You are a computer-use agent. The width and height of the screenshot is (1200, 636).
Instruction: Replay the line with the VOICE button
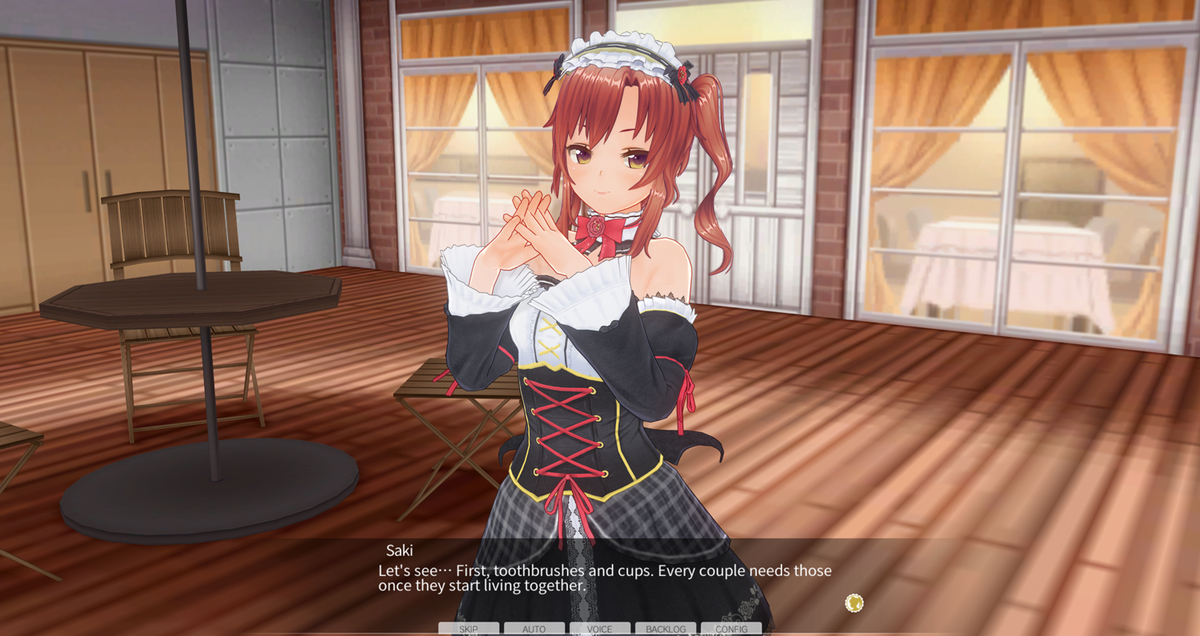point(600,629)
